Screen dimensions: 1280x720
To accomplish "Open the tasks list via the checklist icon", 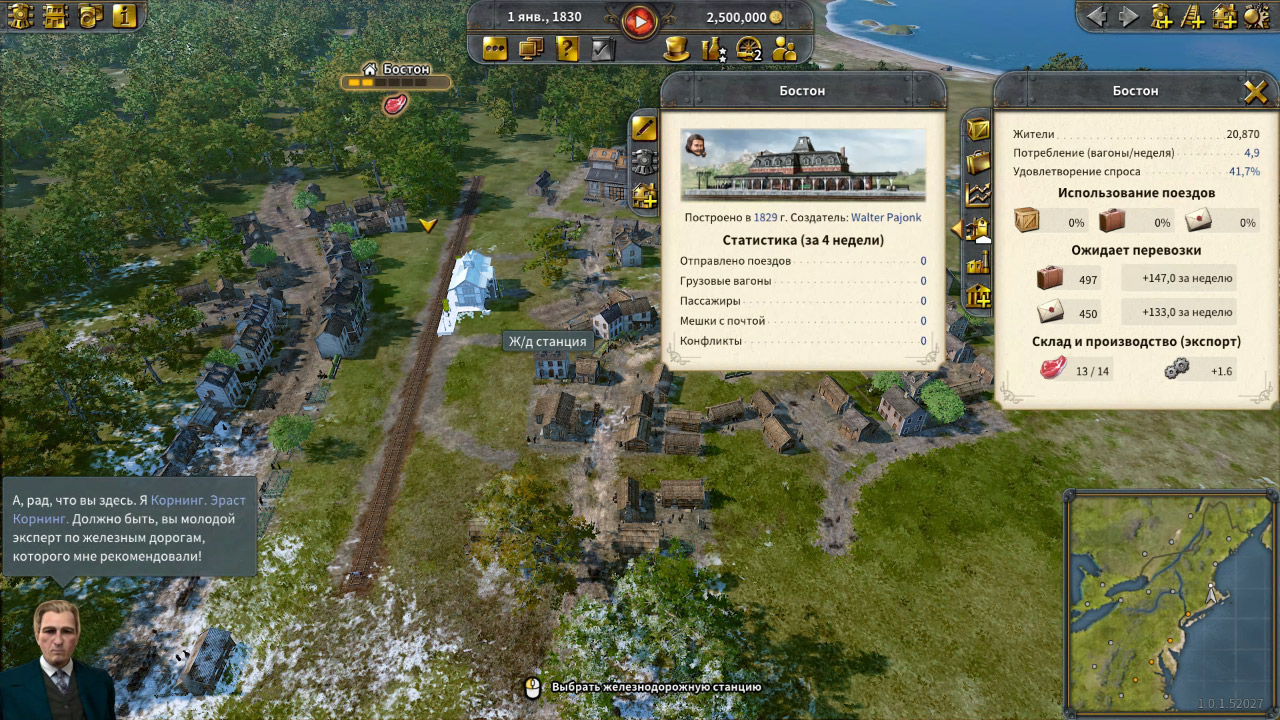I will 602,48.
